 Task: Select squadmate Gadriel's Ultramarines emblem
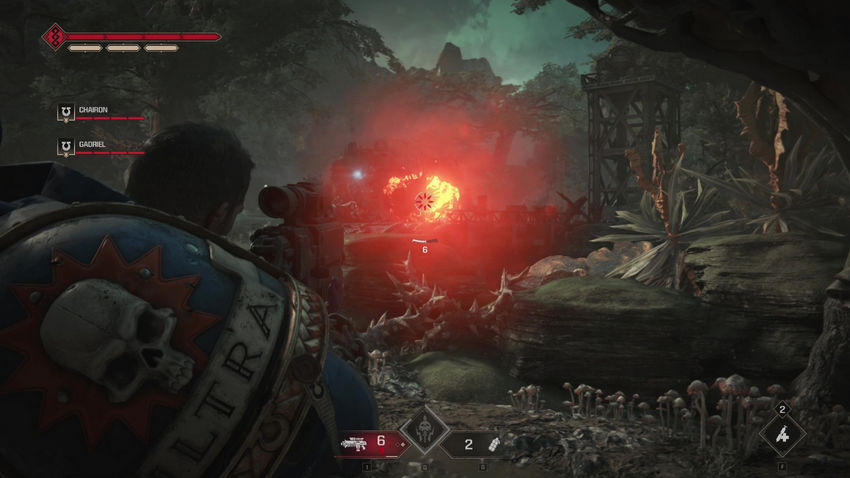(x=65, y=146)
